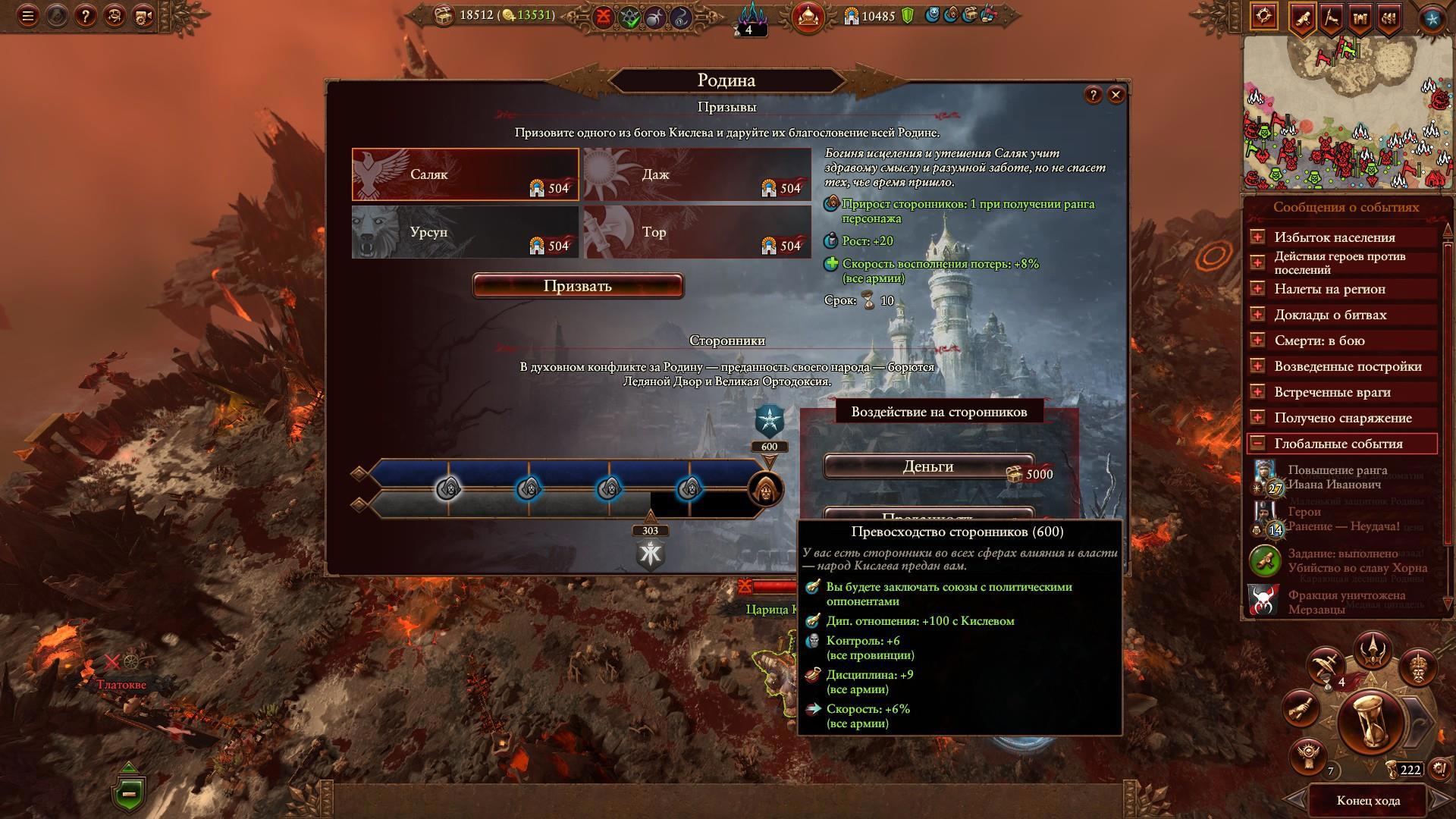Pick the Урсун invocation

pos(465,232)
